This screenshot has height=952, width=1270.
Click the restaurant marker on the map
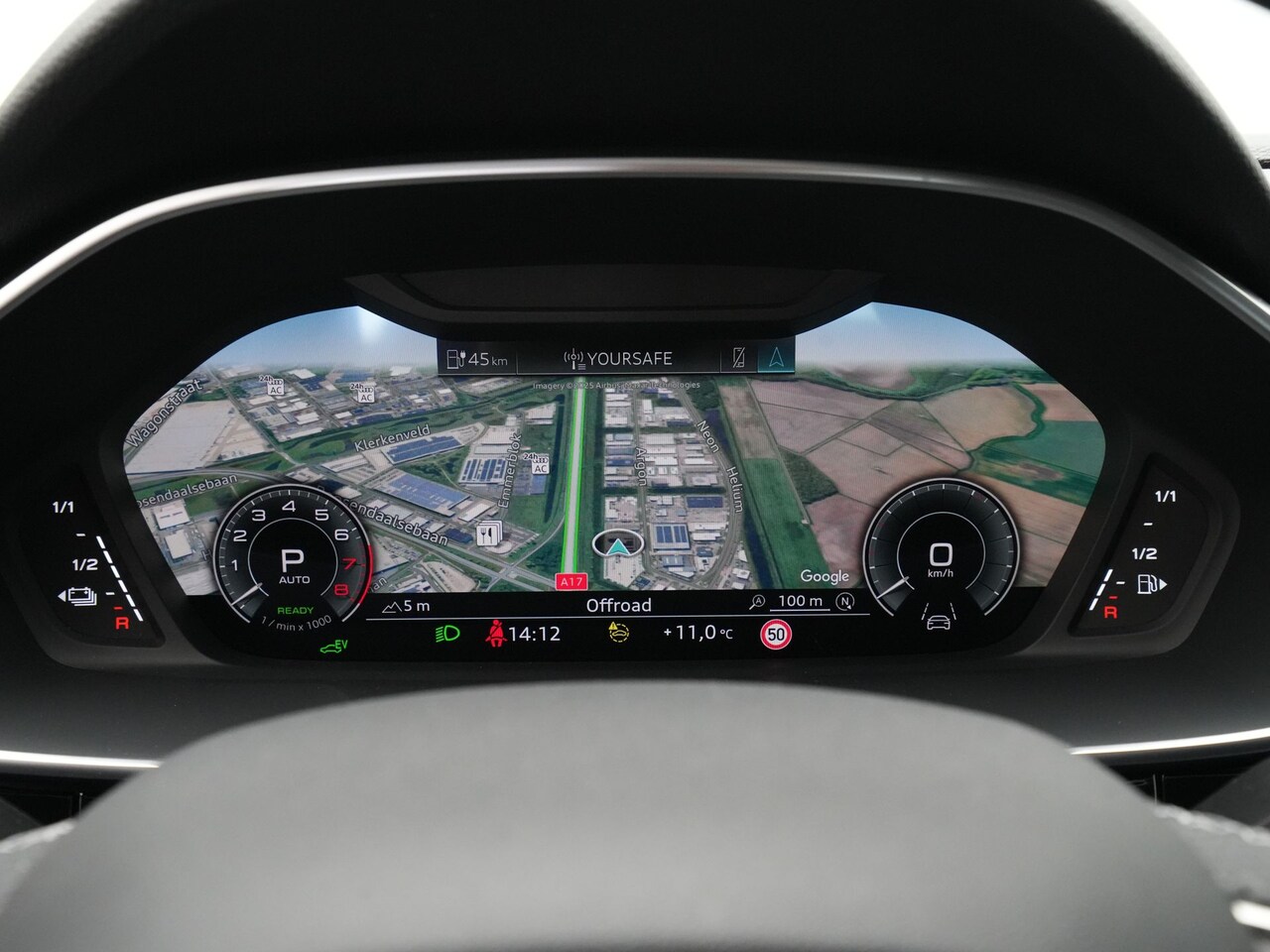[488, 535]
